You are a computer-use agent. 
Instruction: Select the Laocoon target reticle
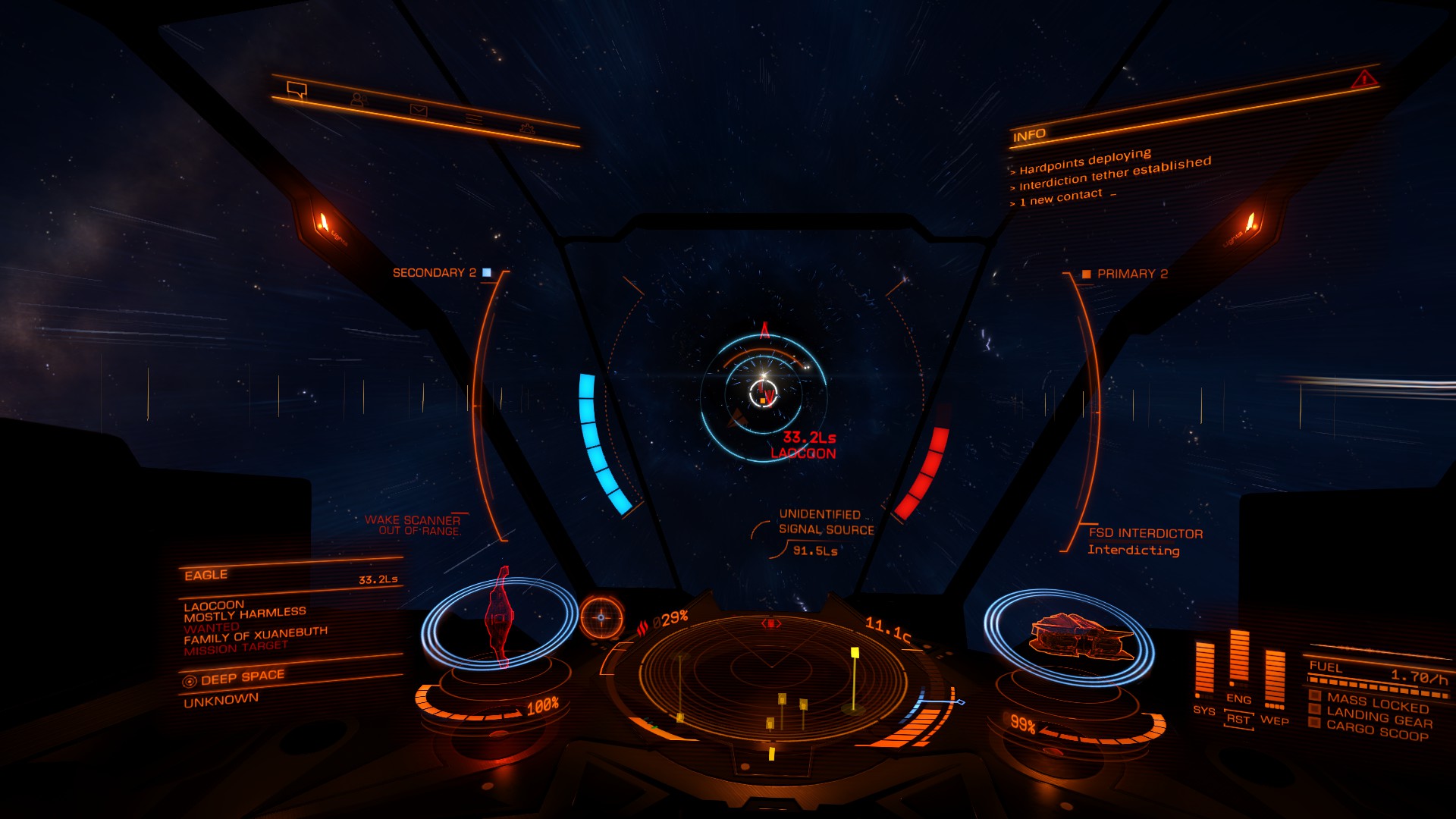click(x=763, y=393)
